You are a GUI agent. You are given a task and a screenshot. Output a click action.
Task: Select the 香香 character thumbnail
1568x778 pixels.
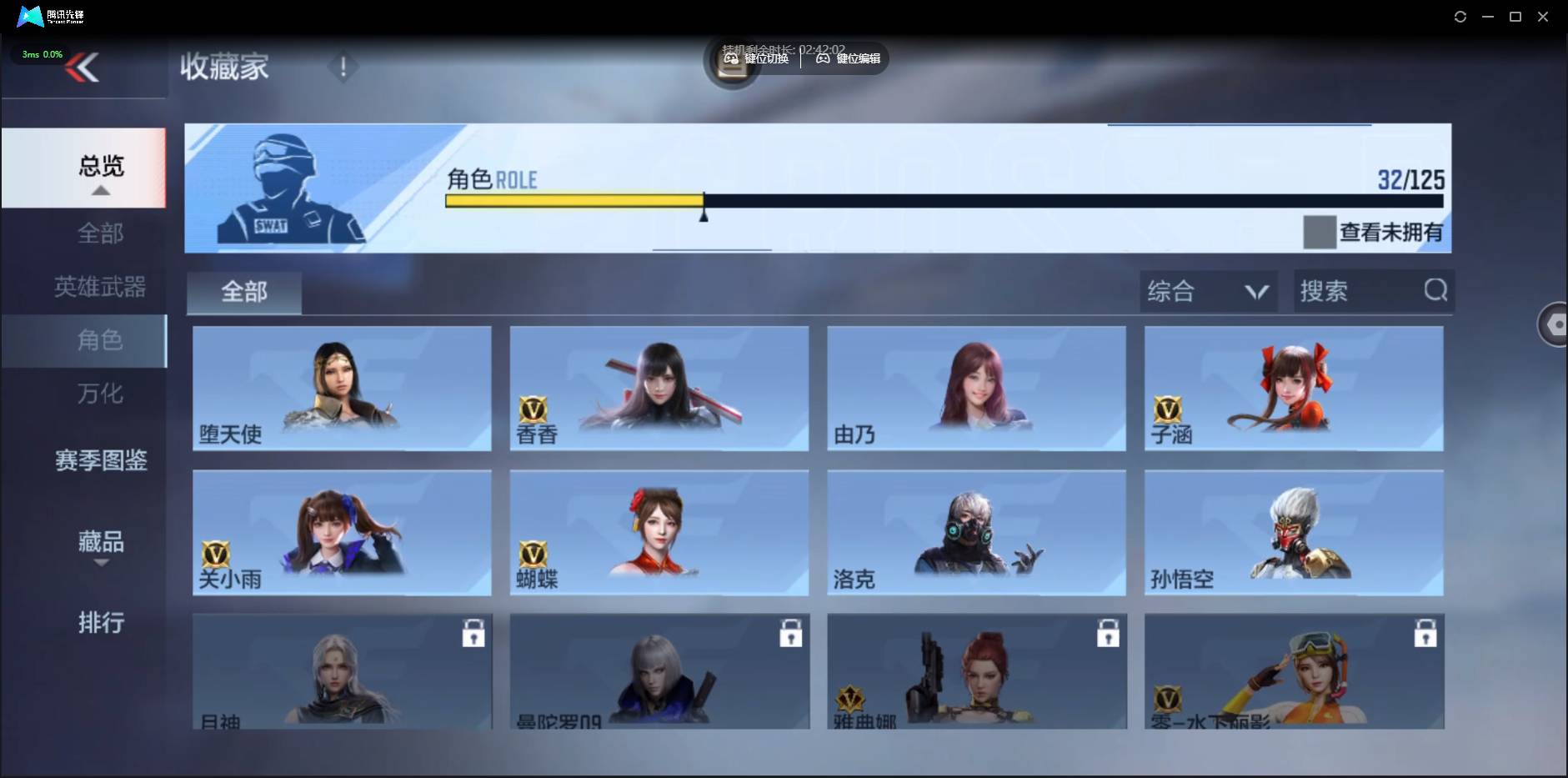pos(658,389)
